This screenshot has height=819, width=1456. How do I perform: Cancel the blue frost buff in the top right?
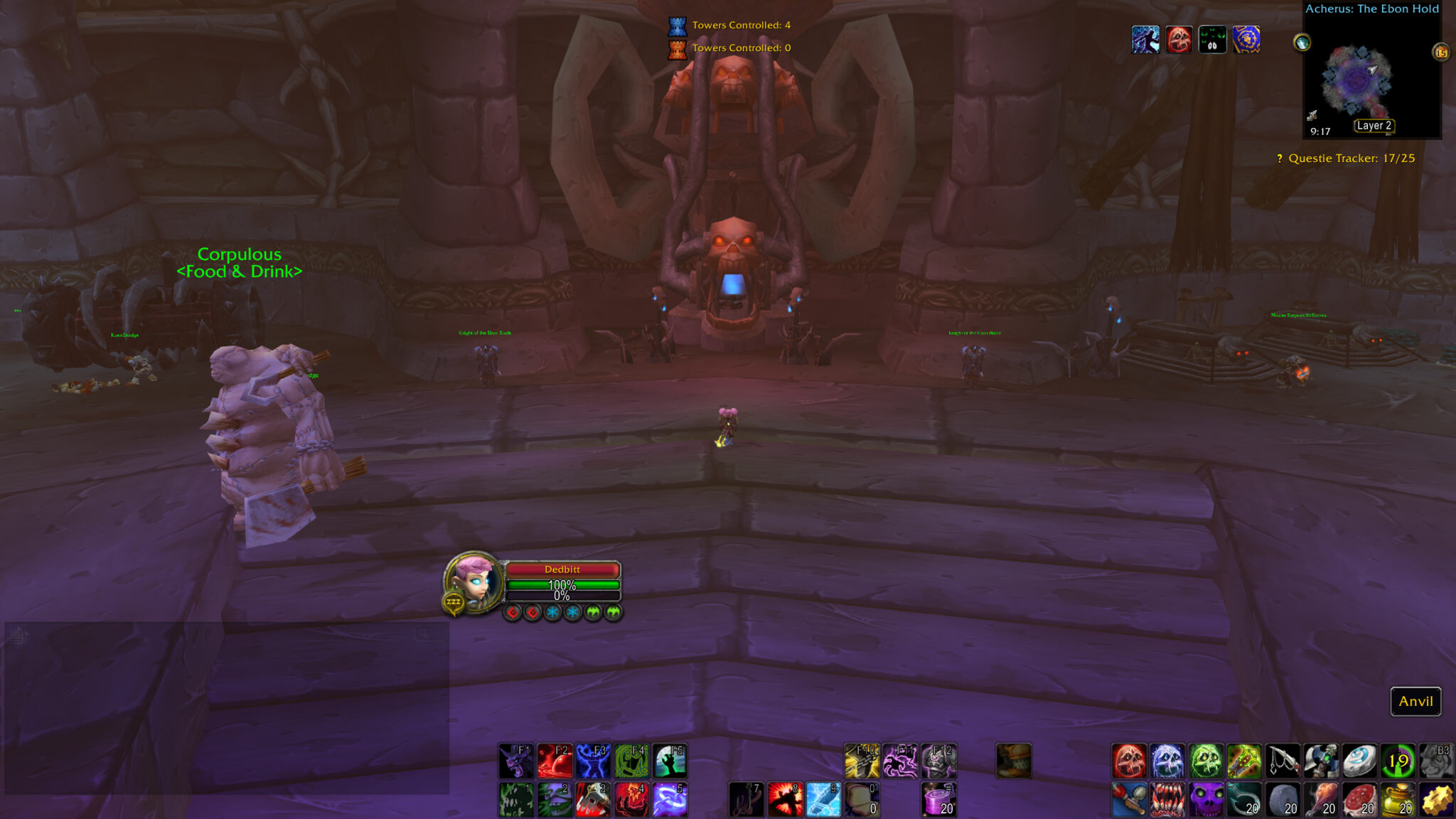coord(1147,40)
